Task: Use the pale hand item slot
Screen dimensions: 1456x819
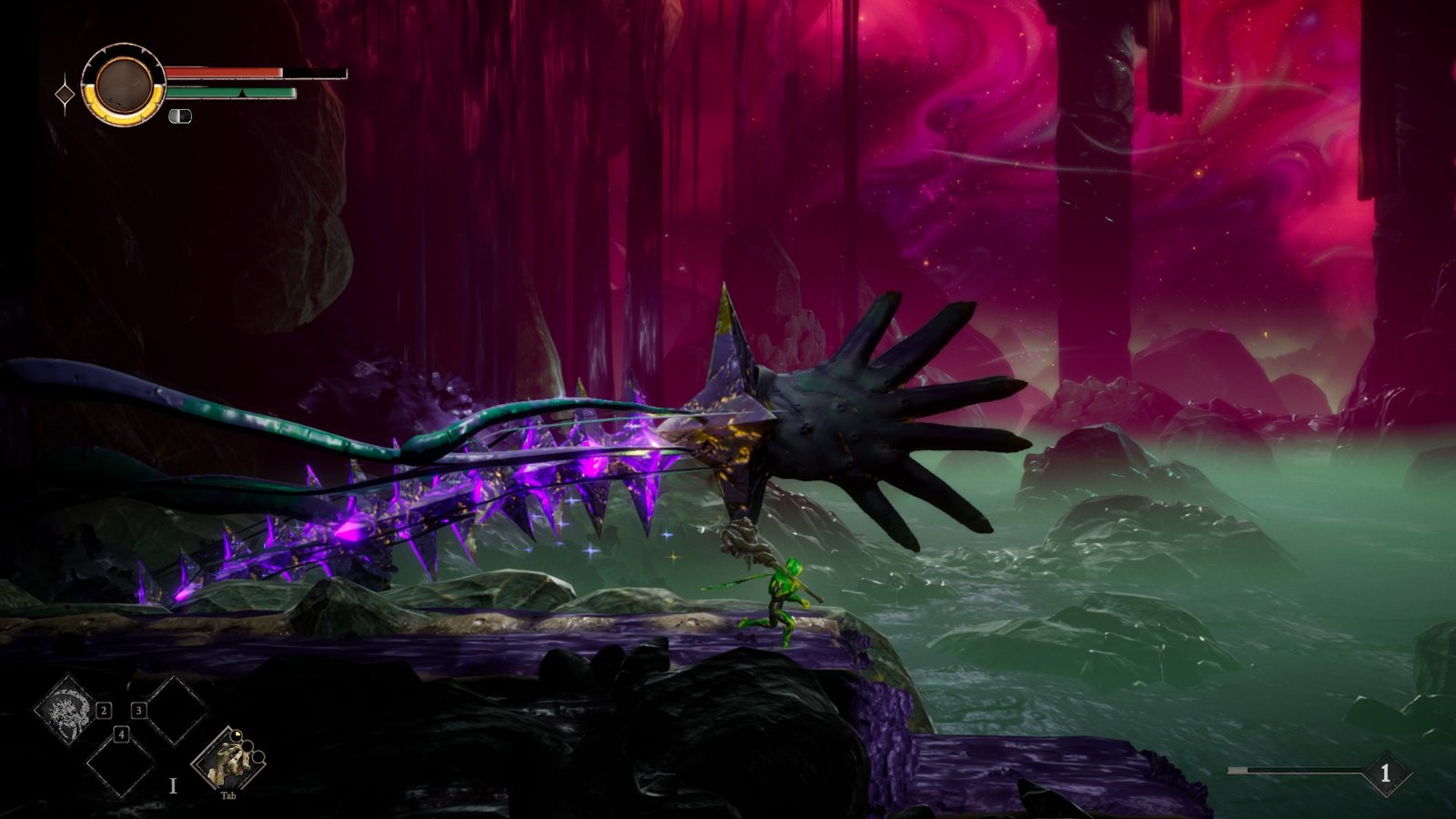Action: [227, 761]
